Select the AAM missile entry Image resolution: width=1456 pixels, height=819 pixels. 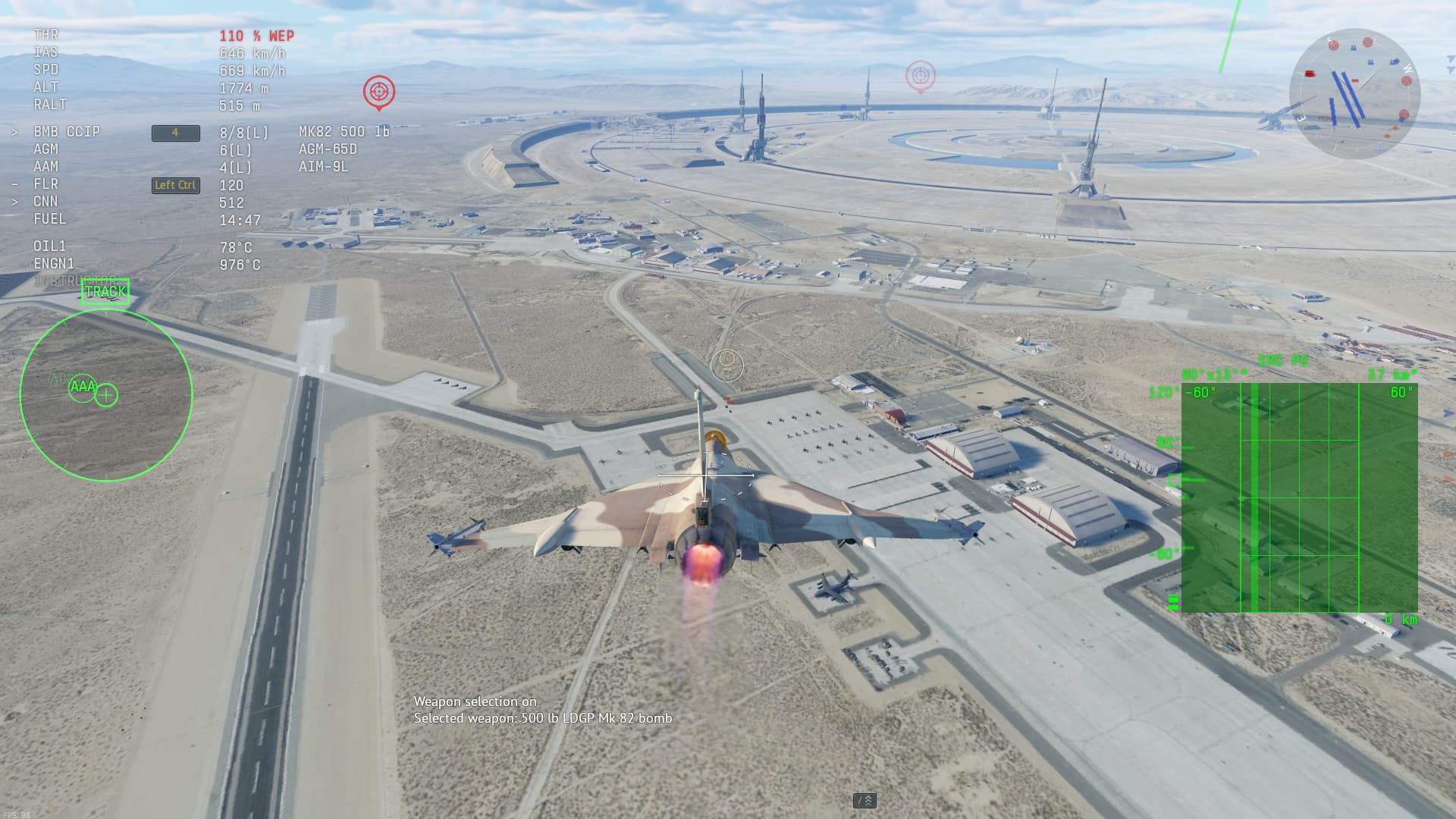45,167
